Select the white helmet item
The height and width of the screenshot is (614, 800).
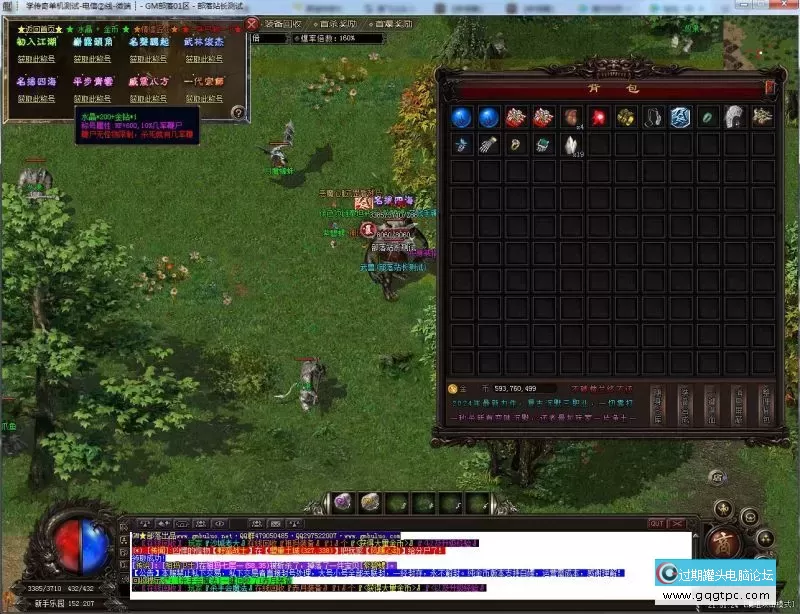(x=735, y=117)
